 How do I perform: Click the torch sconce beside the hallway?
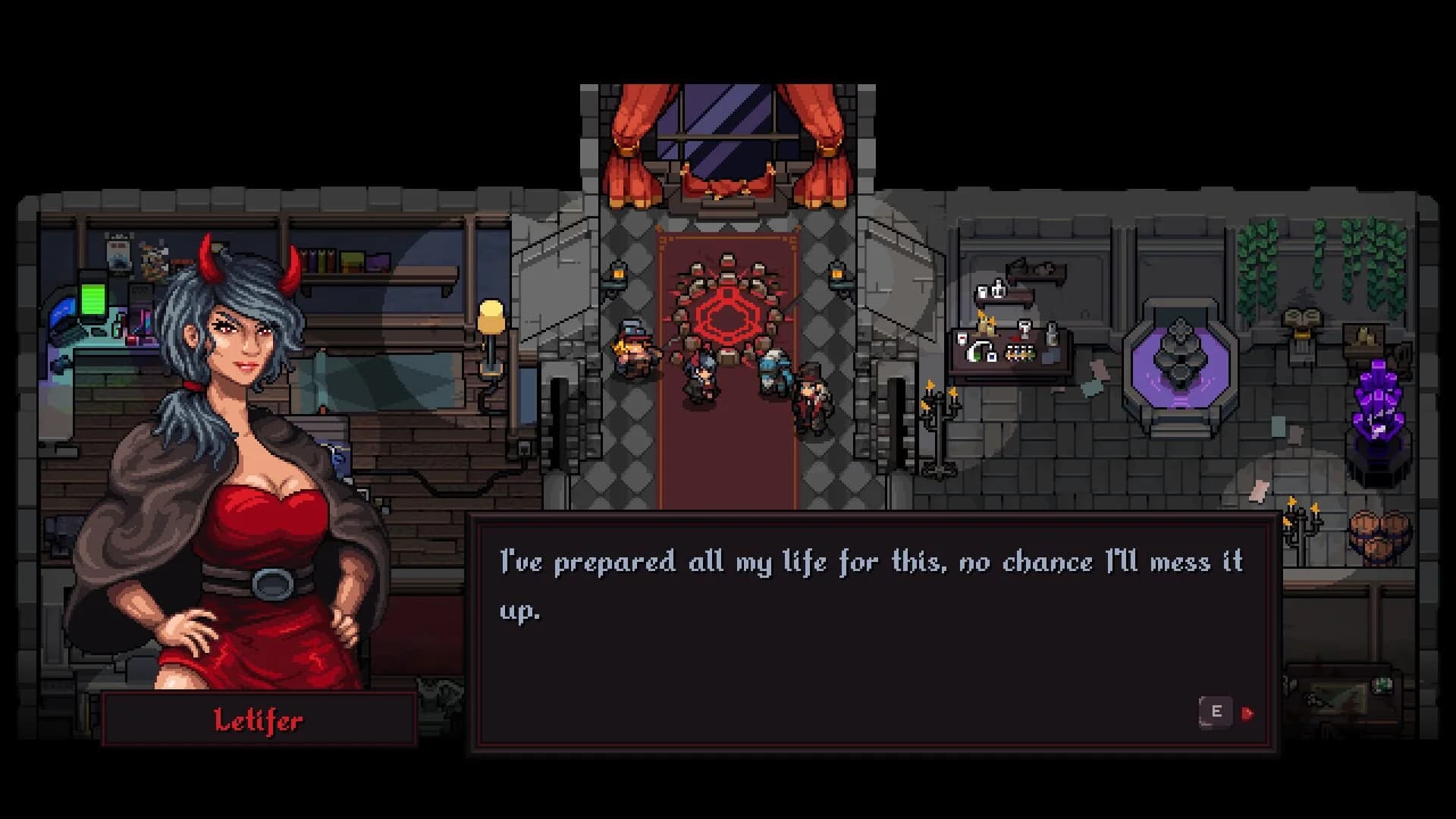[617, 275]
